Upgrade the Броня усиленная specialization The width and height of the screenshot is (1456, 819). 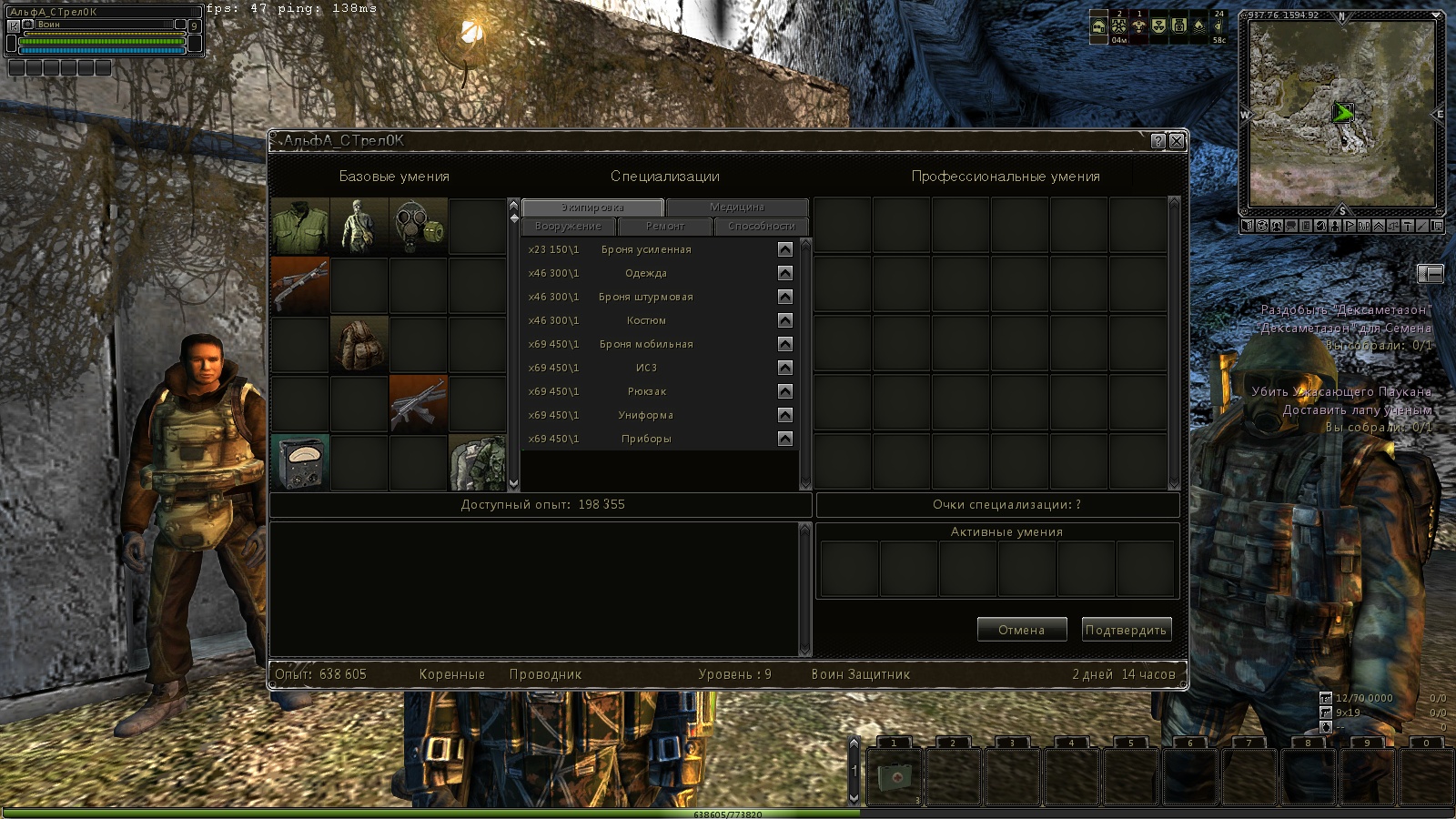(x=785, y=249)
